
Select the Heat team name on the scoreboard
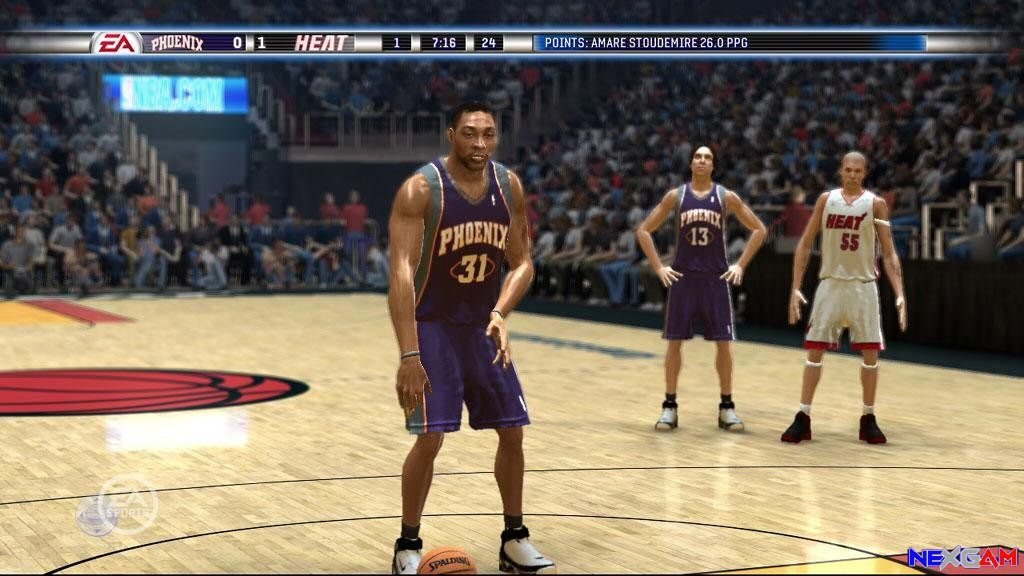click(x=322, y=43)
